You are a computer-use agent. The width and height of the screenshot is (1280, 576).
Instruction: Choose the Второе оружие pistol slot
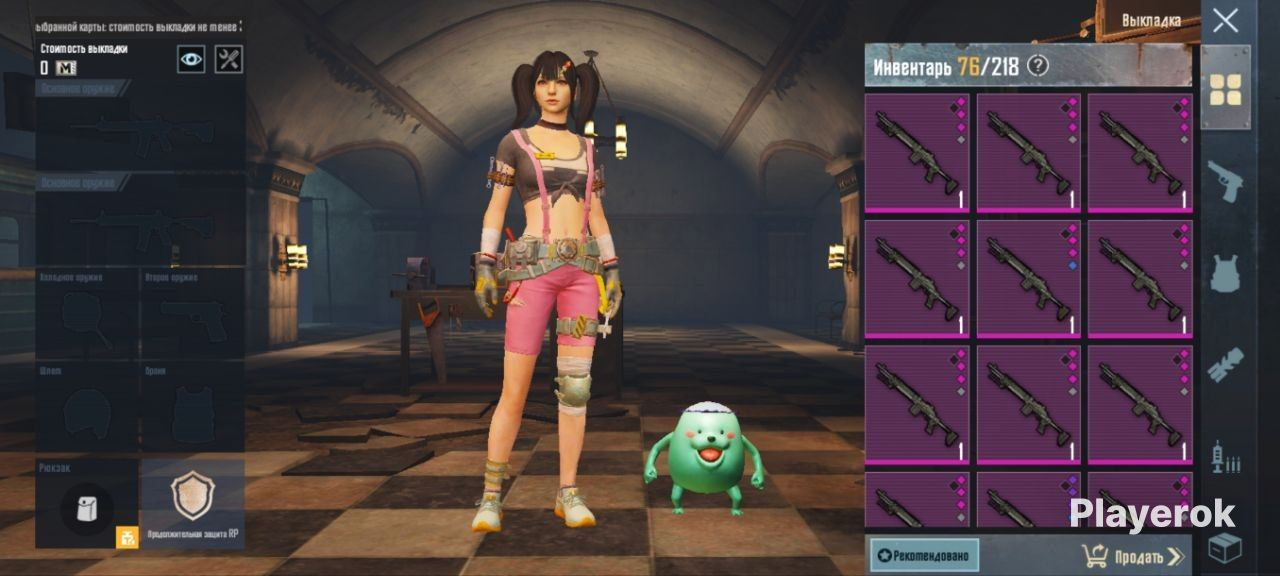click(x=192, y=316)
